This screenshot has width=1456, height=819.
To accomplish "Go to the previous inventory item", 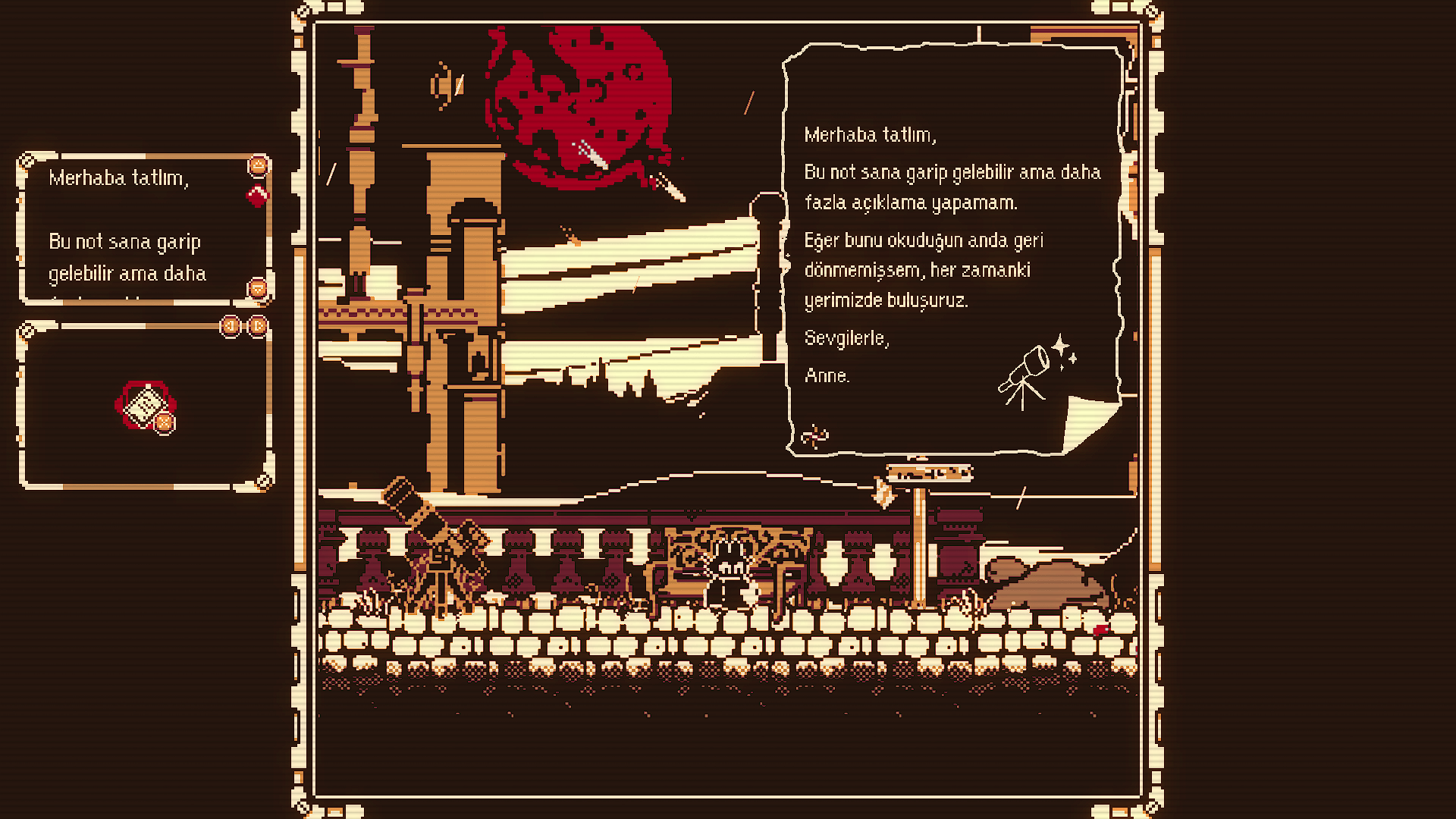I will 231,326.
